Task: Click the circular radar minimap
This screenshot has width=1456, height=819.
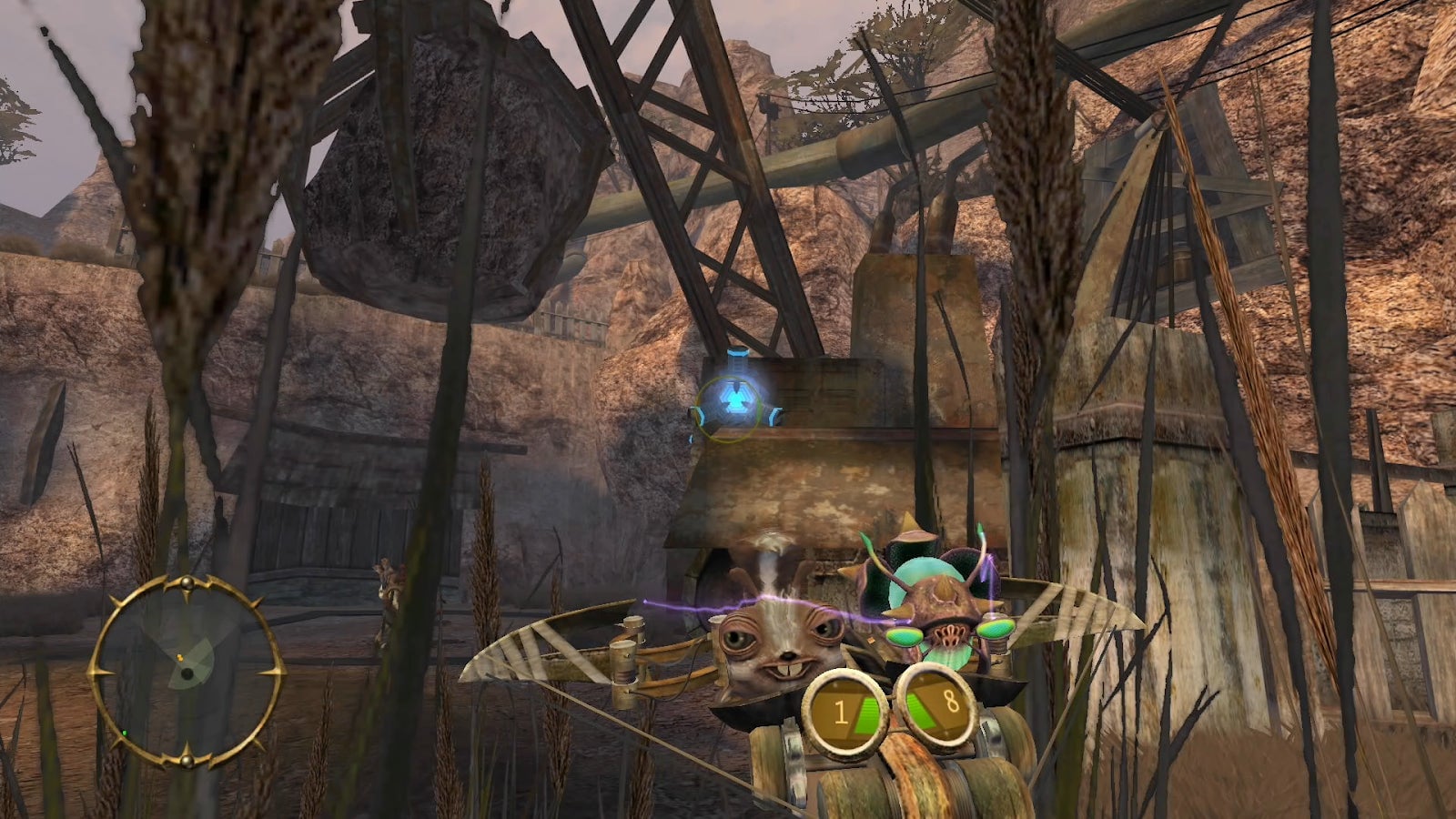Action: coord(187,672)
